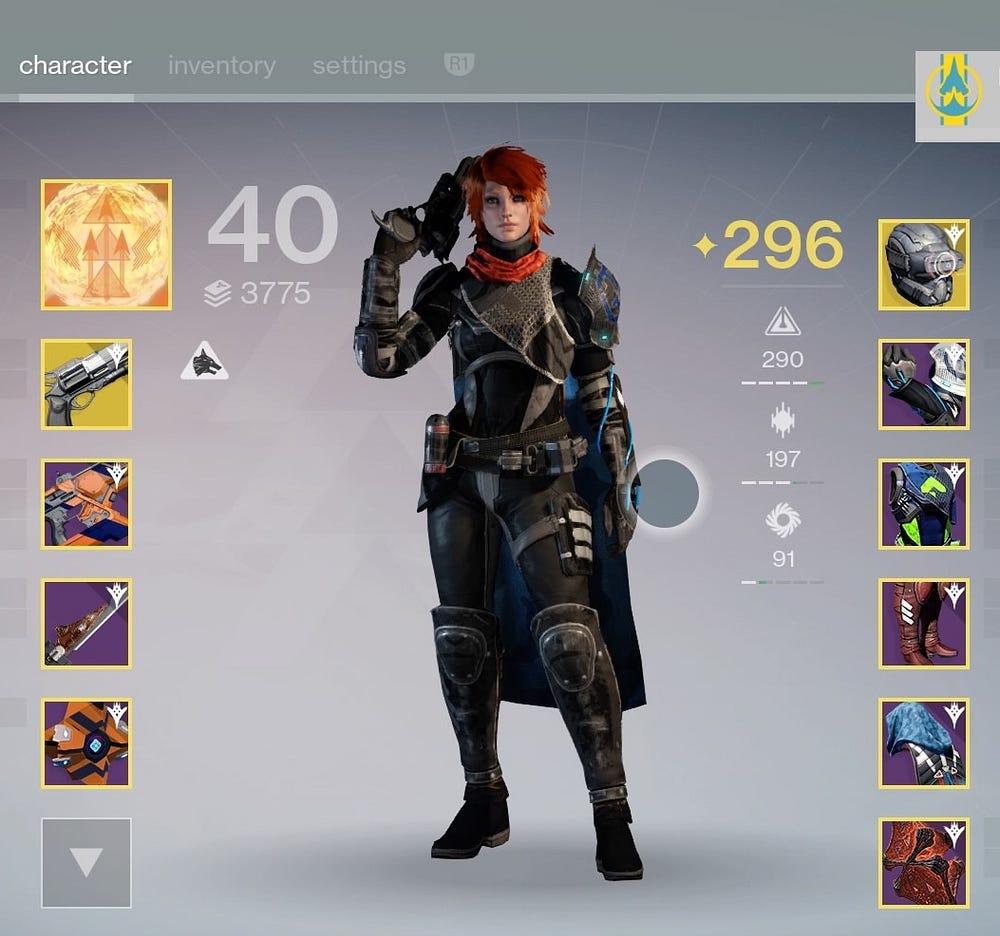Switch to the inventory tab
The width and height of the screenshot is (1000, 936).
pos(221,66)
